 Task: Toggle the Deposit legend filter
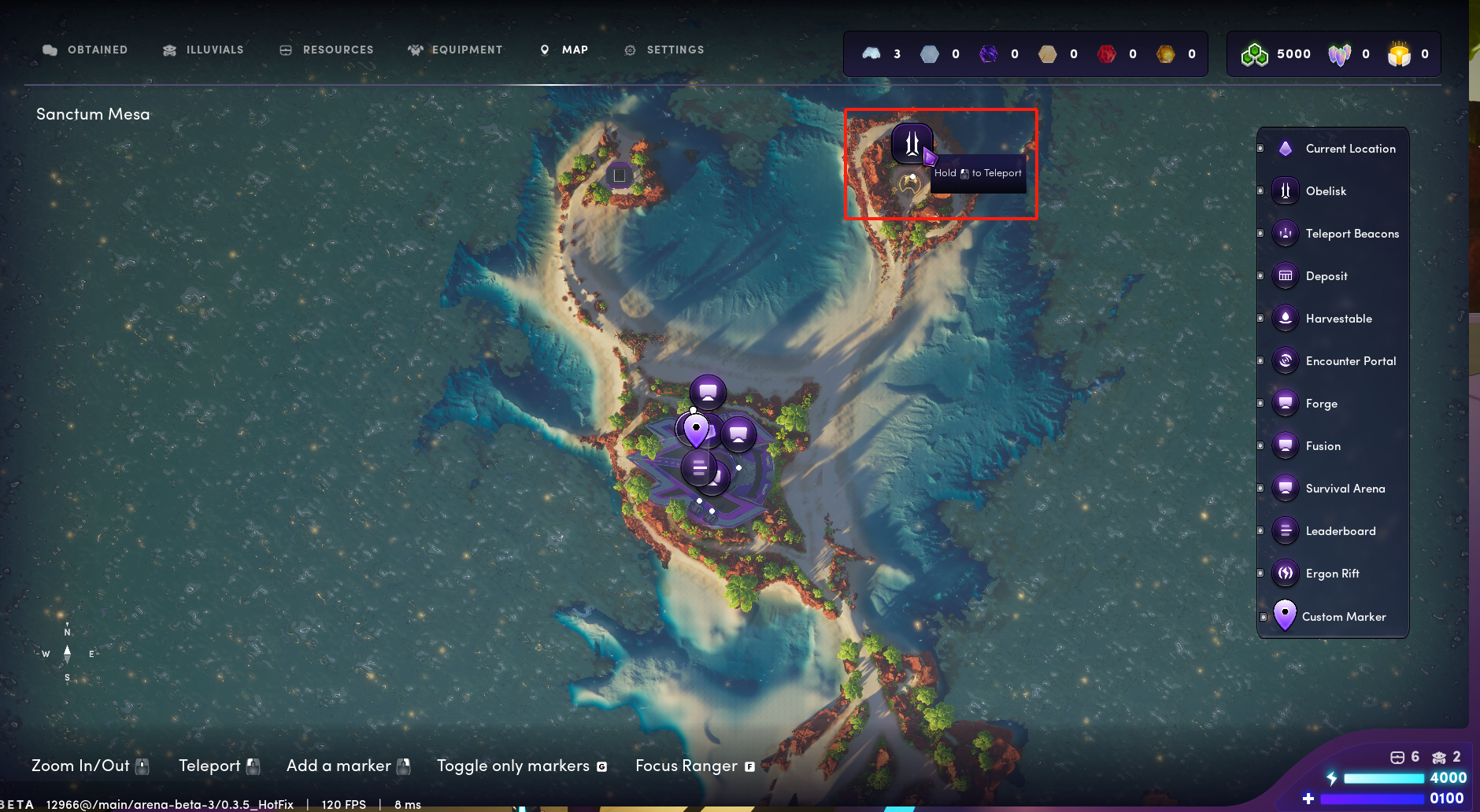tap(1326, 276)
